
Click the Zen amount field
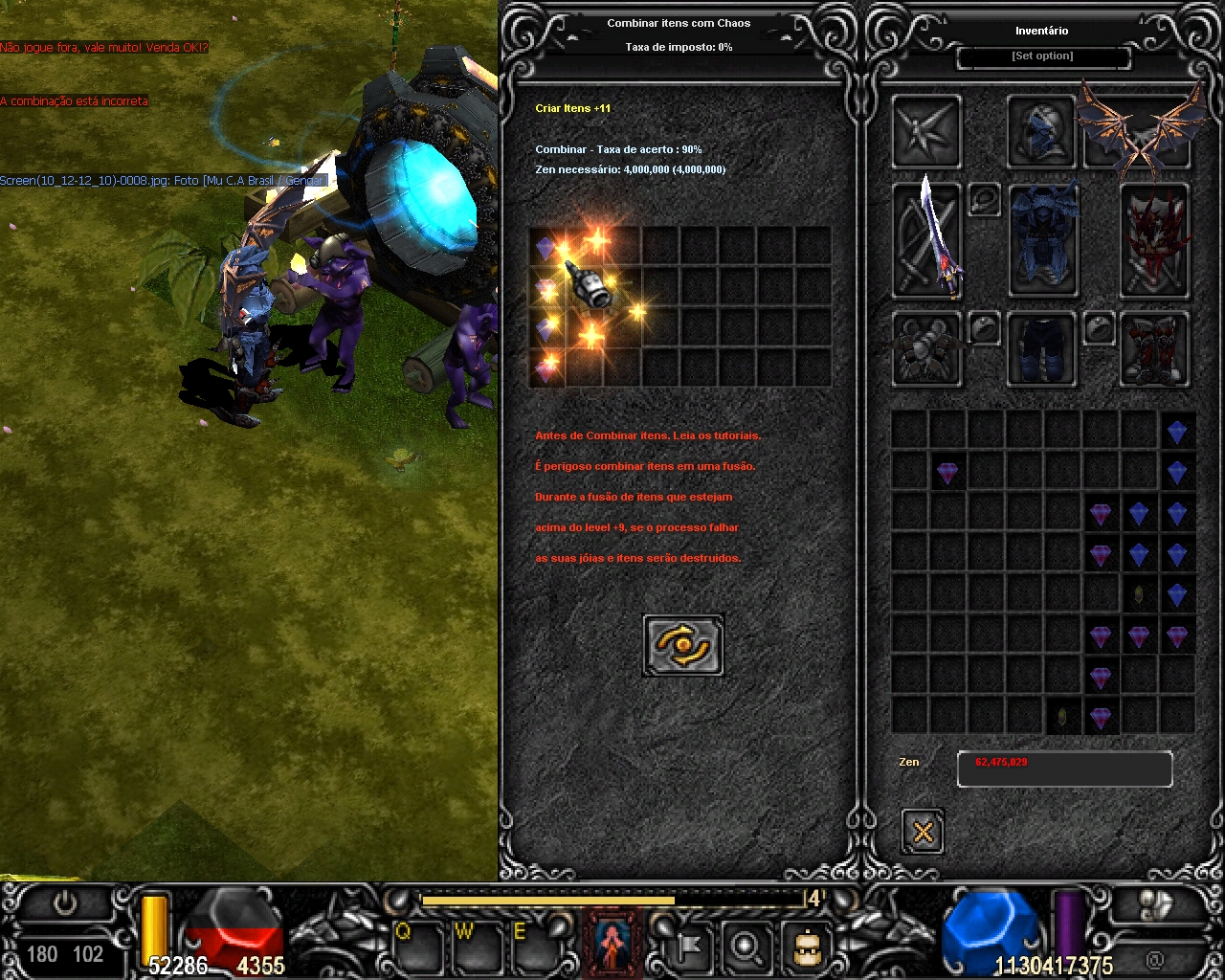[x=1064, y=768]
